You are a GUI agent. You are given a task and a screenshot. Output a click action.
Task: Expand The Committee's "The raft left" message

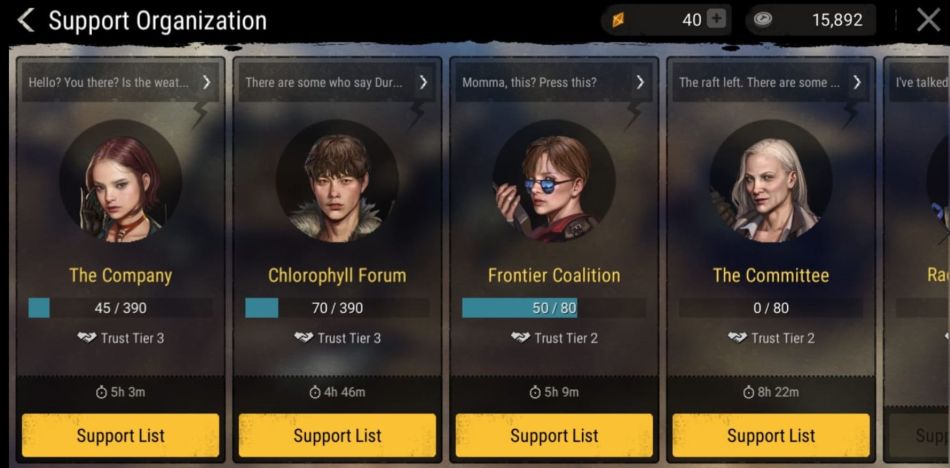857,82
